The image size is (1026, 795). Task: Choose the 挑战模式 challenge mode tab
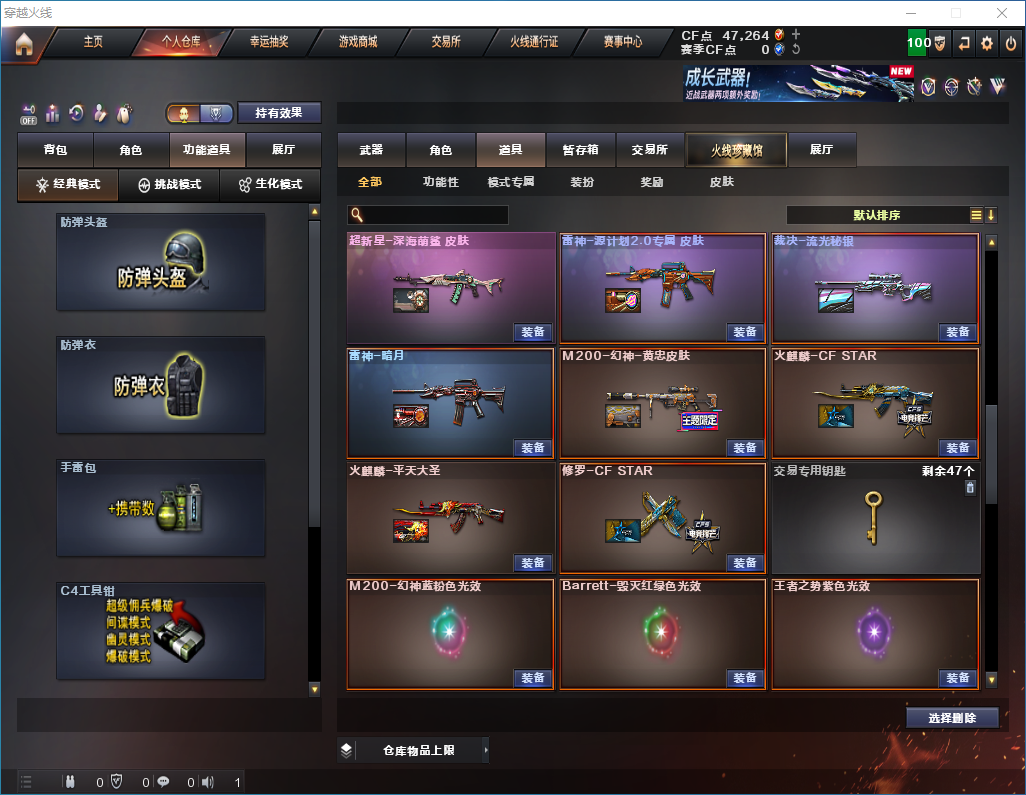tap(169, 185)
